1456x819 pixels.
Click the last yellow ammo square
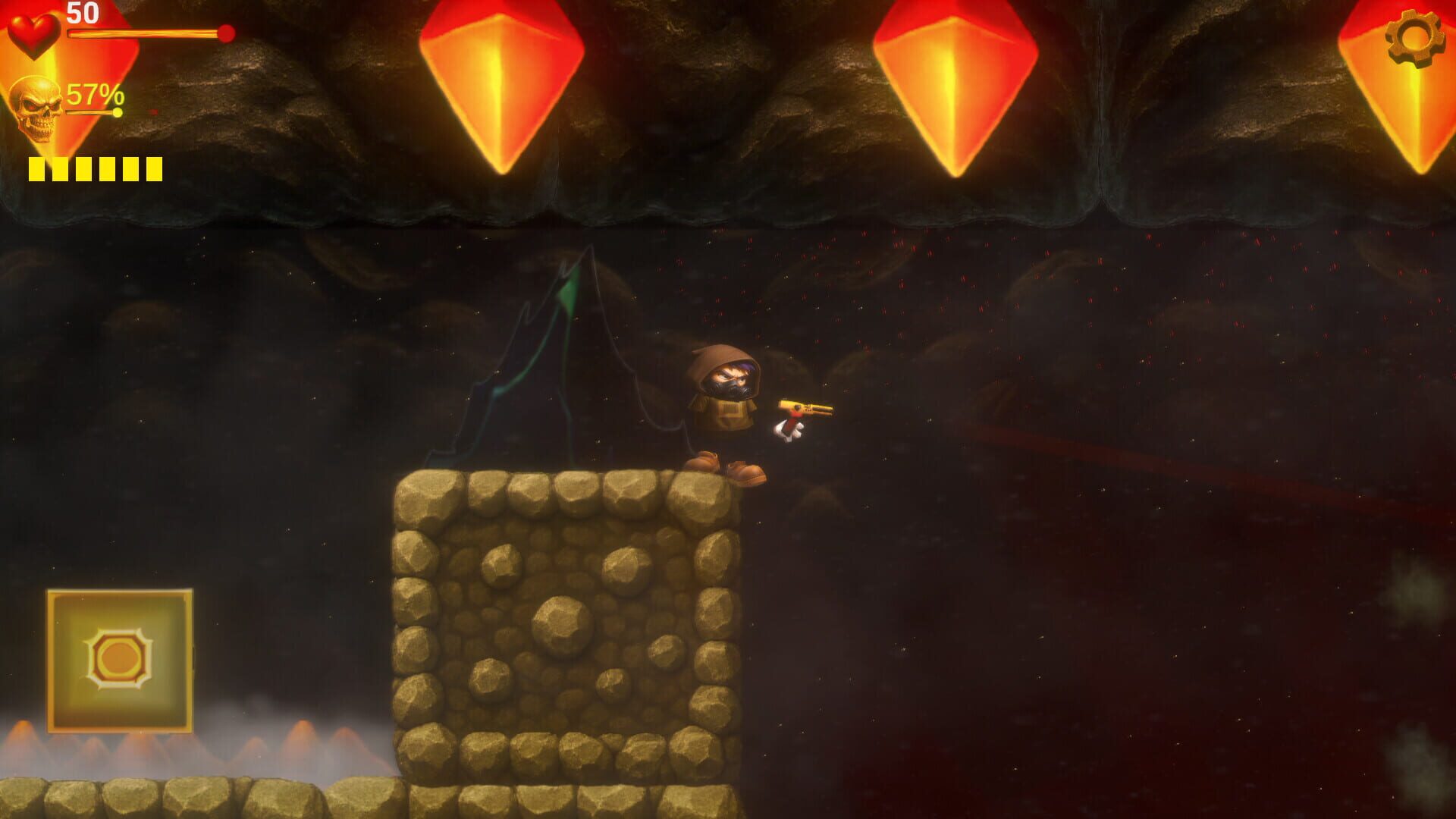point(153,168)
